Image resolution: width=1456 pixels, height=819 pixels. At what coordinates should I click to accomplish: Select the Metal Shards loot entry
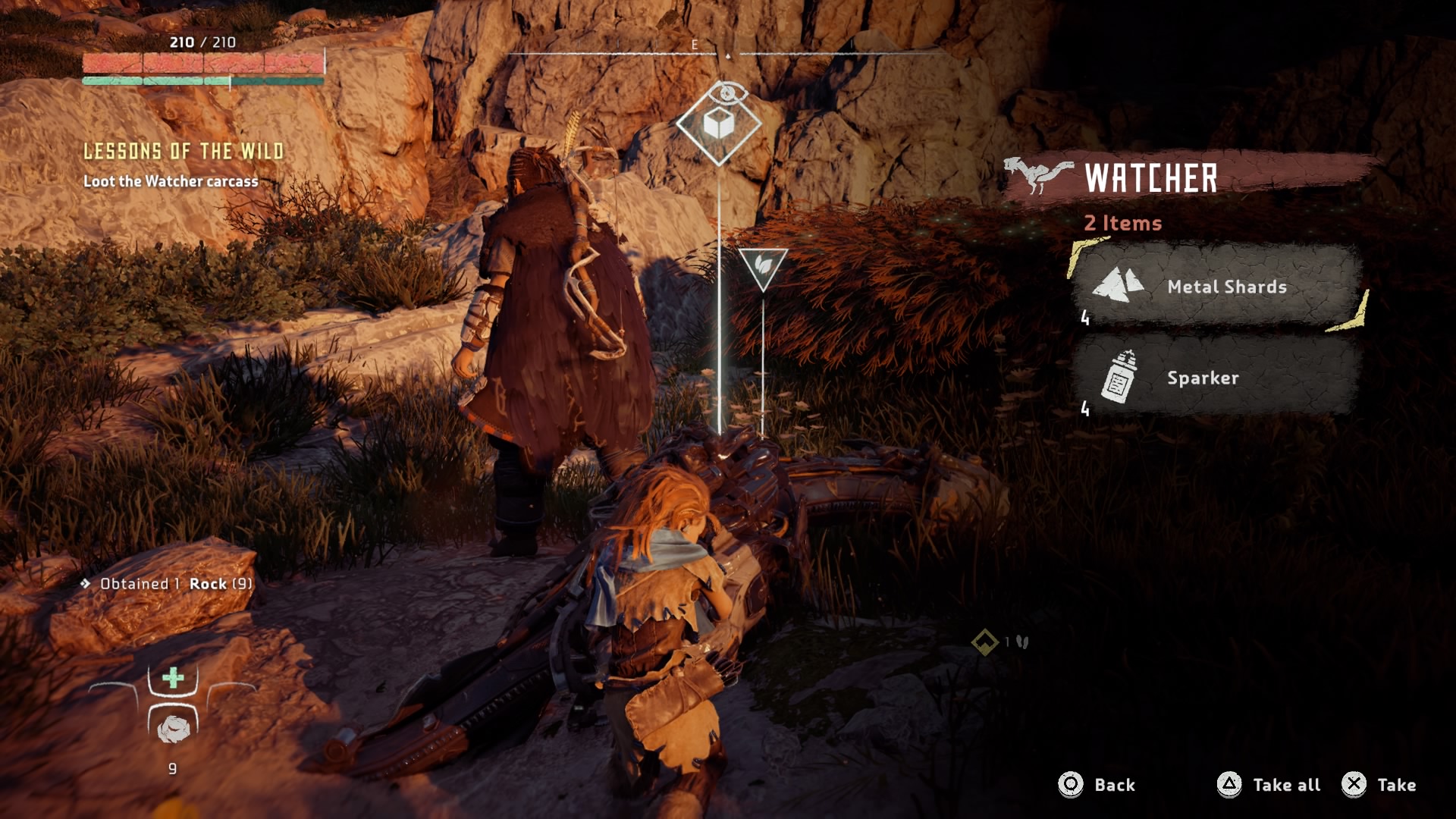[x=1217, y=287]
